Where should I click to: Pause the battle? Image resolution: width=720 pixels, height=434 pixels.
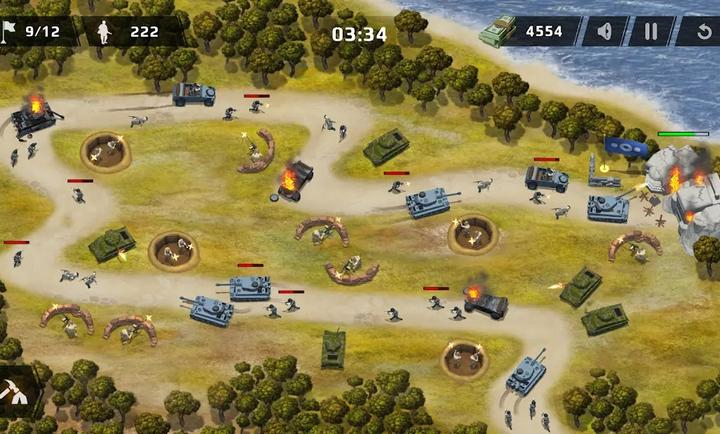point(651,31)
